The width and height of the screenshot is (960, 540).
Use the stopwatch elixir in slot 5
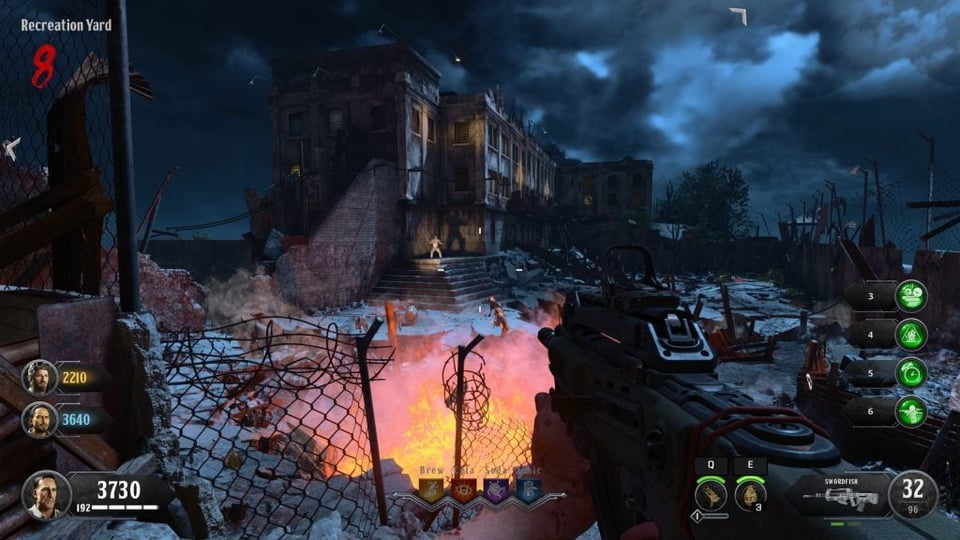pyautogui.click(x=910, y=373)
